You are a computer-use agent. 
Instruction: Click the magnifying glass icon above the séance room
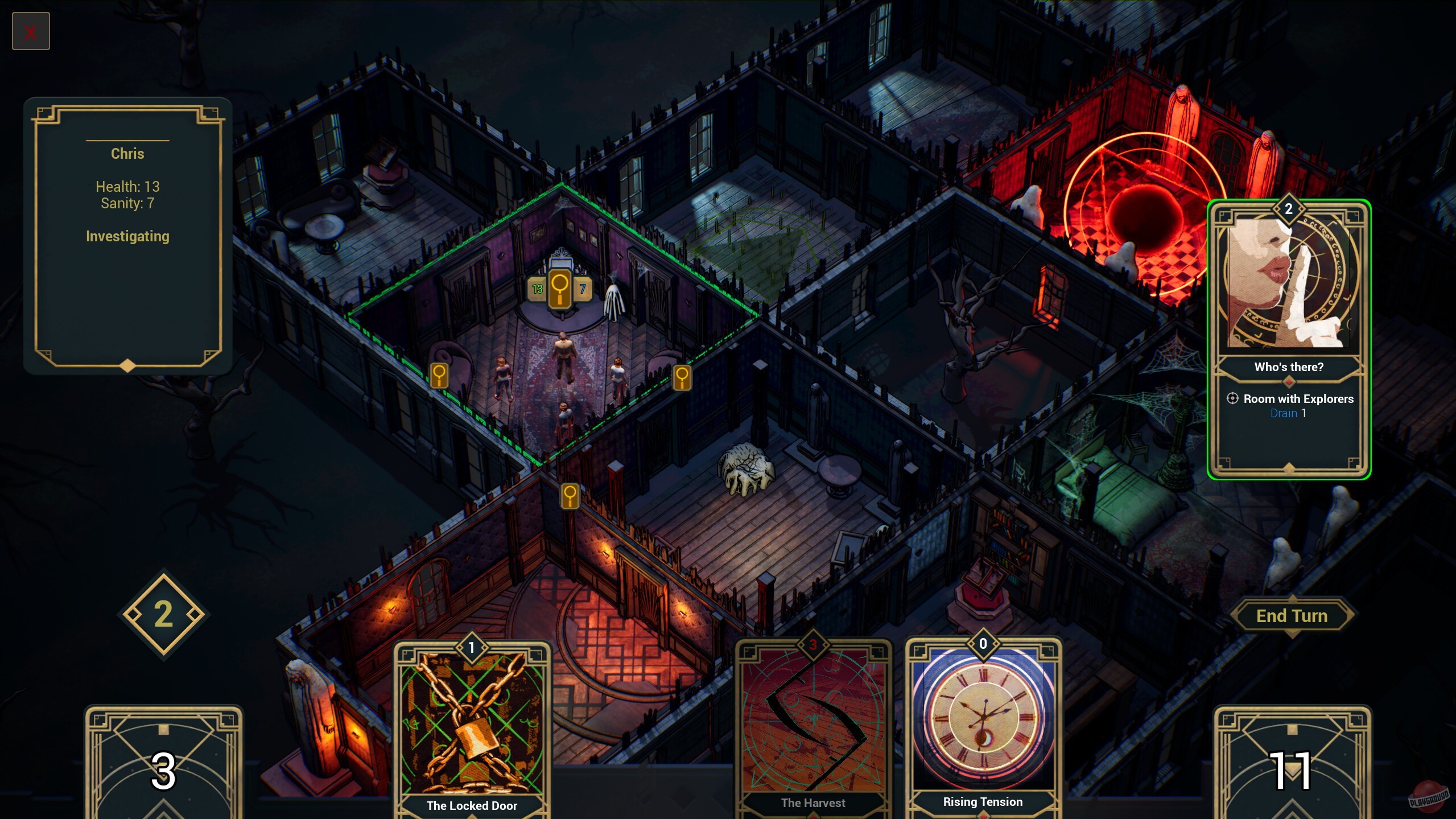559,288
